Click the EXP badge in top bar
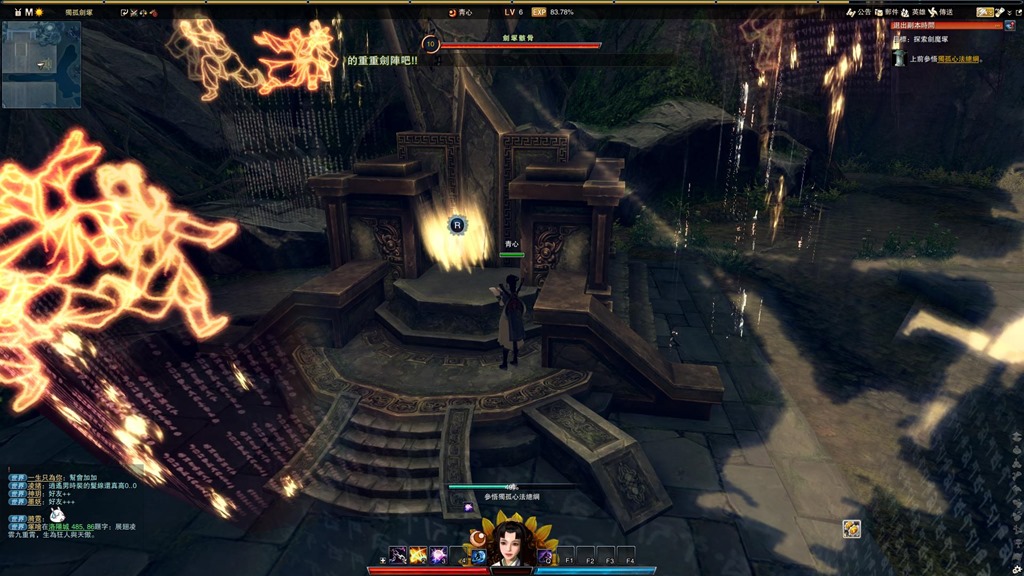Screen dimensions: 1024x576 pyautogui.click(x=539, y=12)
